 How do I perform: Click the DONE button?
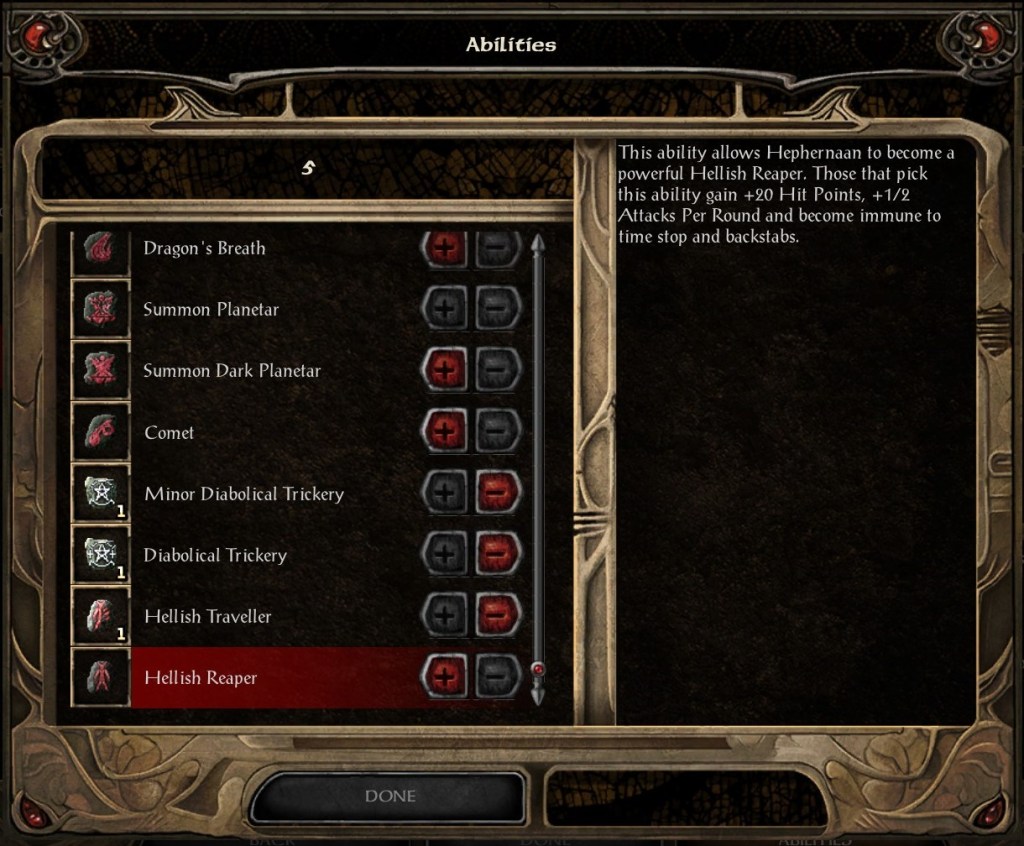[389, 796]
